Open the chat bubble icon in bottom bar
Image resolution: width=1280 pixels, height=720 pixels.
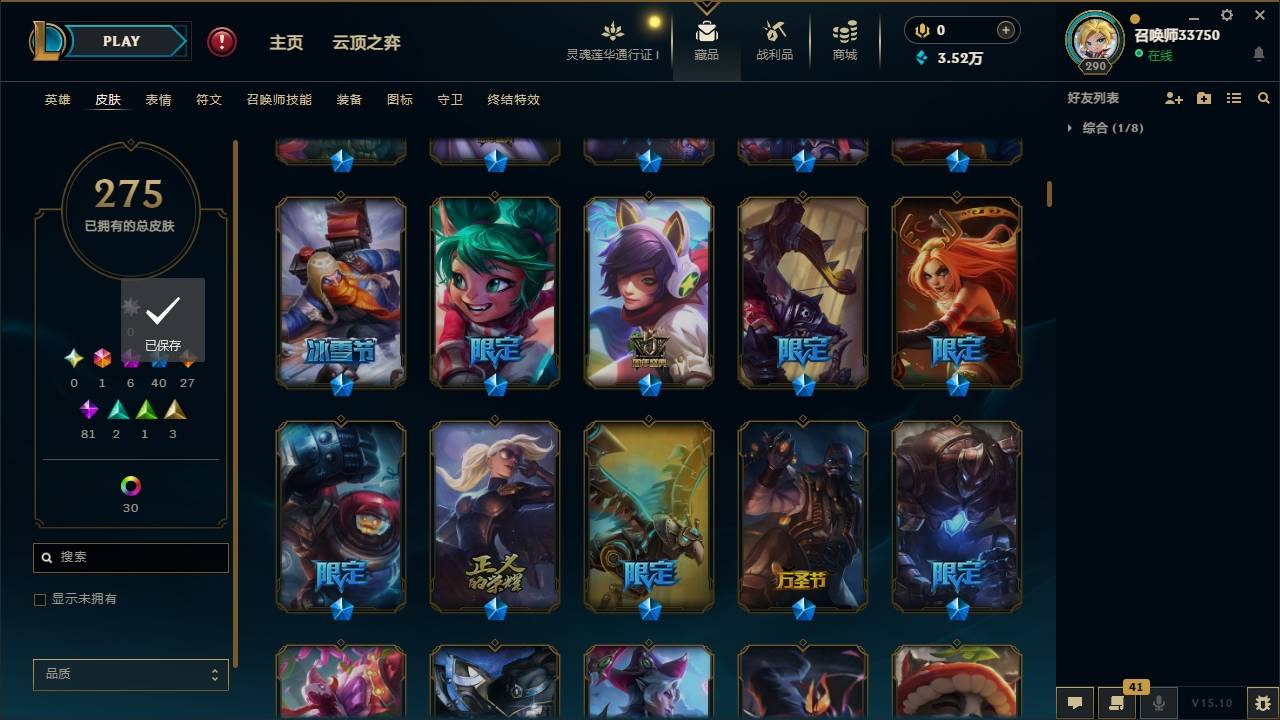click(x=1075, y=703)
